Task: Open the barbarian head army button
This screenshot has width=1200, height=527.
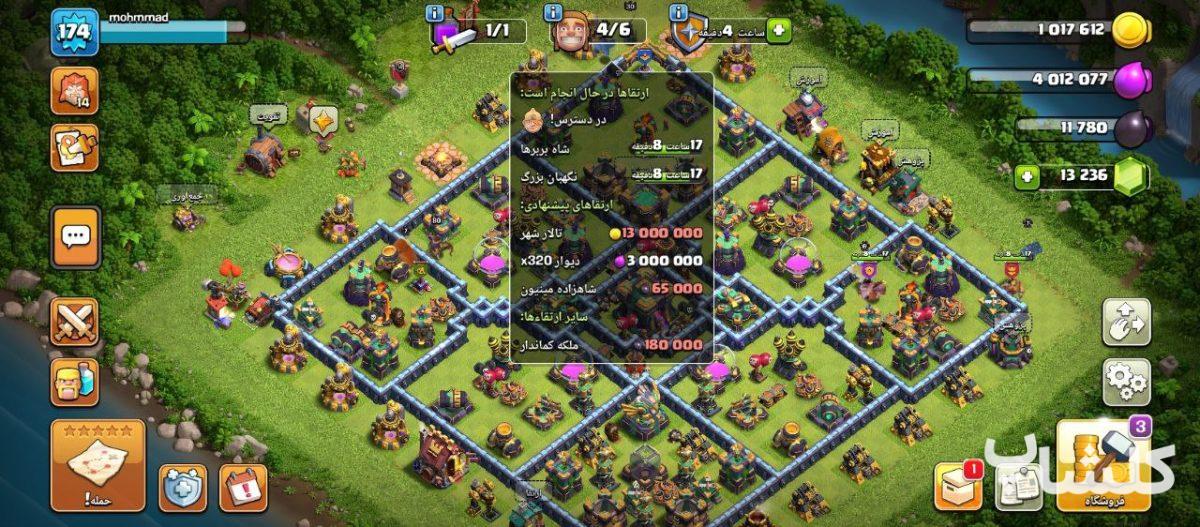Action: pyautogui.click(x=75, y=382)
